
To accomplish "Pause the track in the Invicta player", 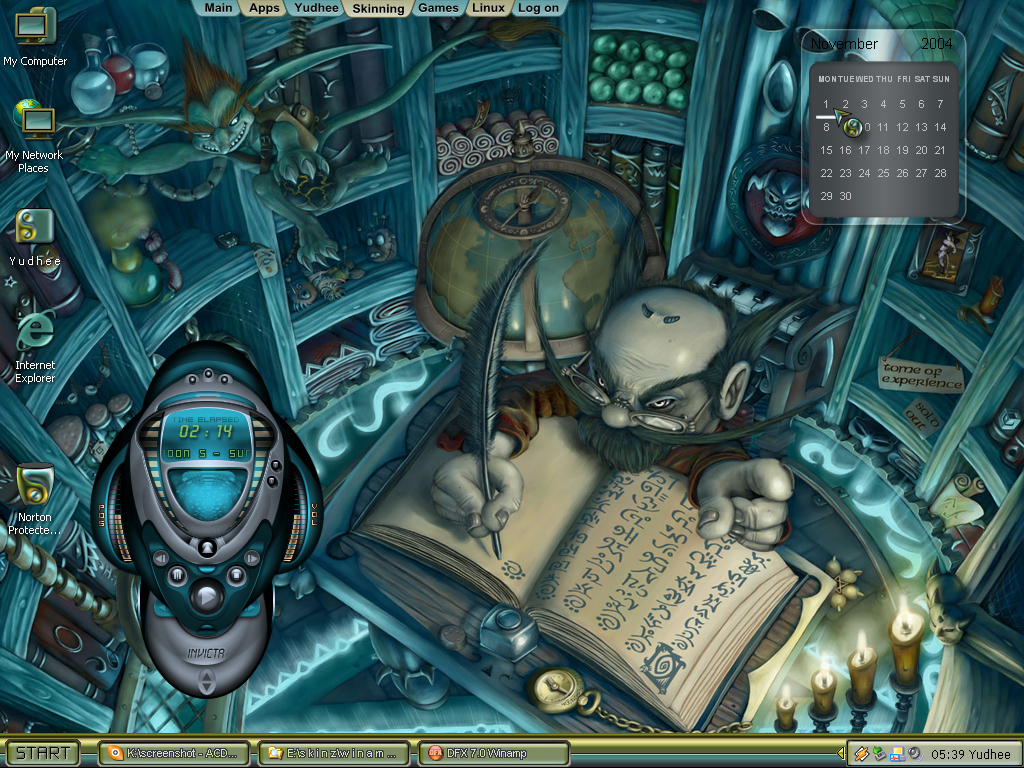I will click(x=177, y=575).
